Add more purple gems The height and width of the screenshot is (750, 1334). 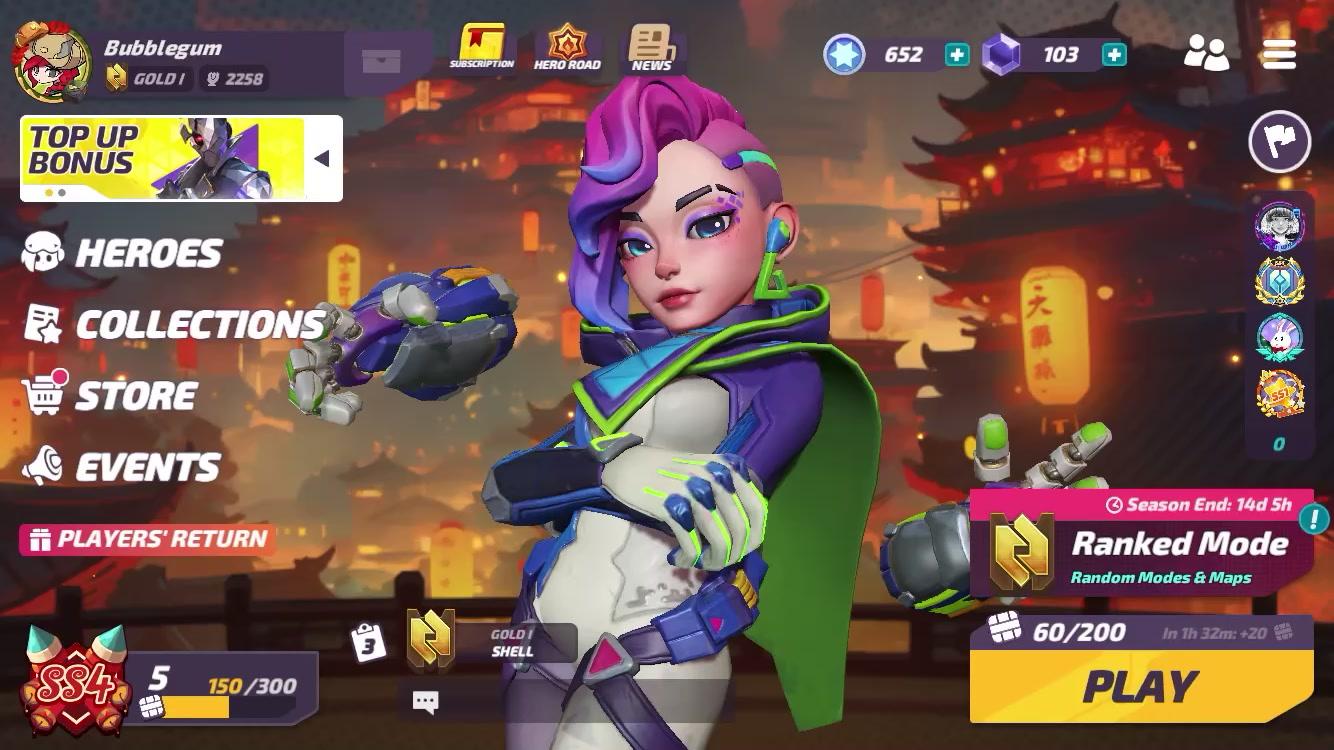(x=1114, y=55)
